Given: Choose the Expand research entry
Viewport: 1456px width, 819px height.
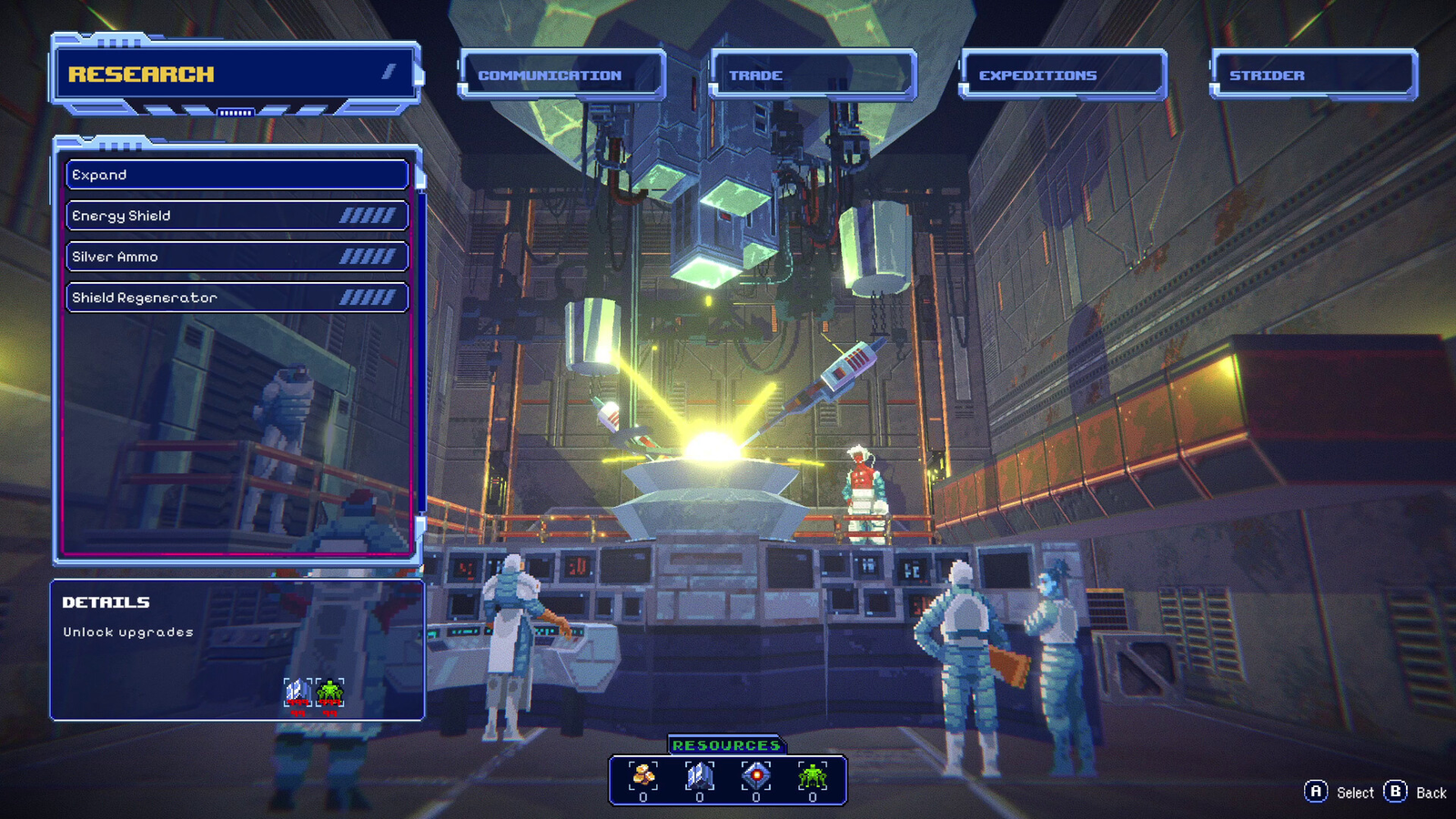Looking at the screenshot, I should pos(237,175).
